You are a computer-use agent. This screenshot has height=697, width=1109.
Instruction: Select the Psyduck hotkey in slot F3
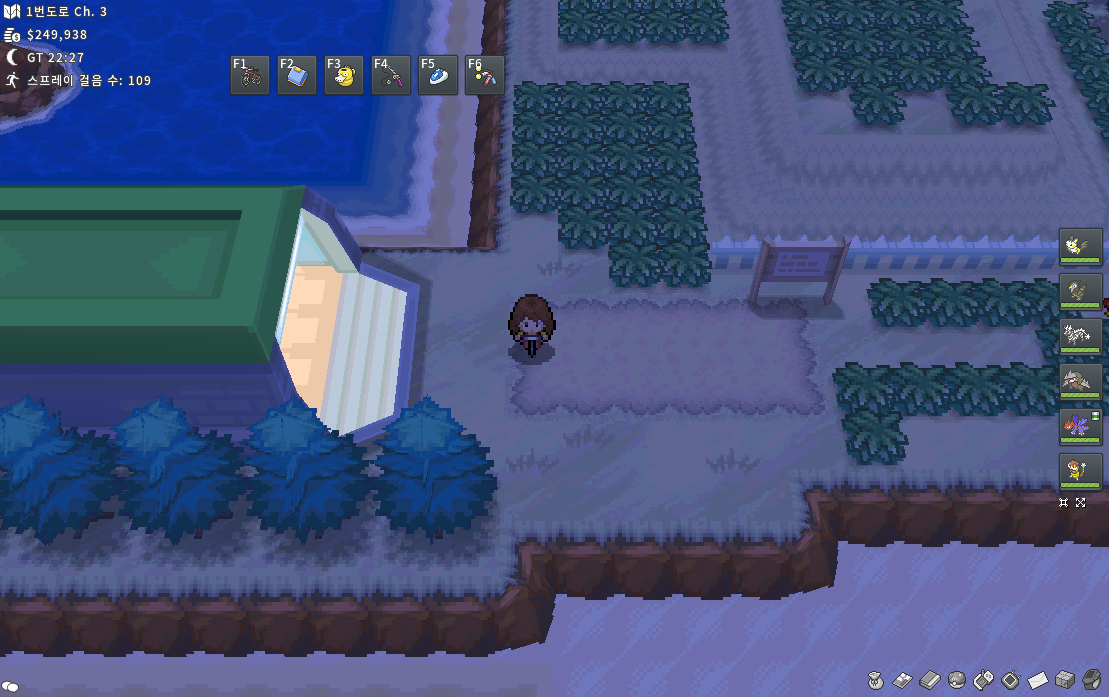pos(344,75)
